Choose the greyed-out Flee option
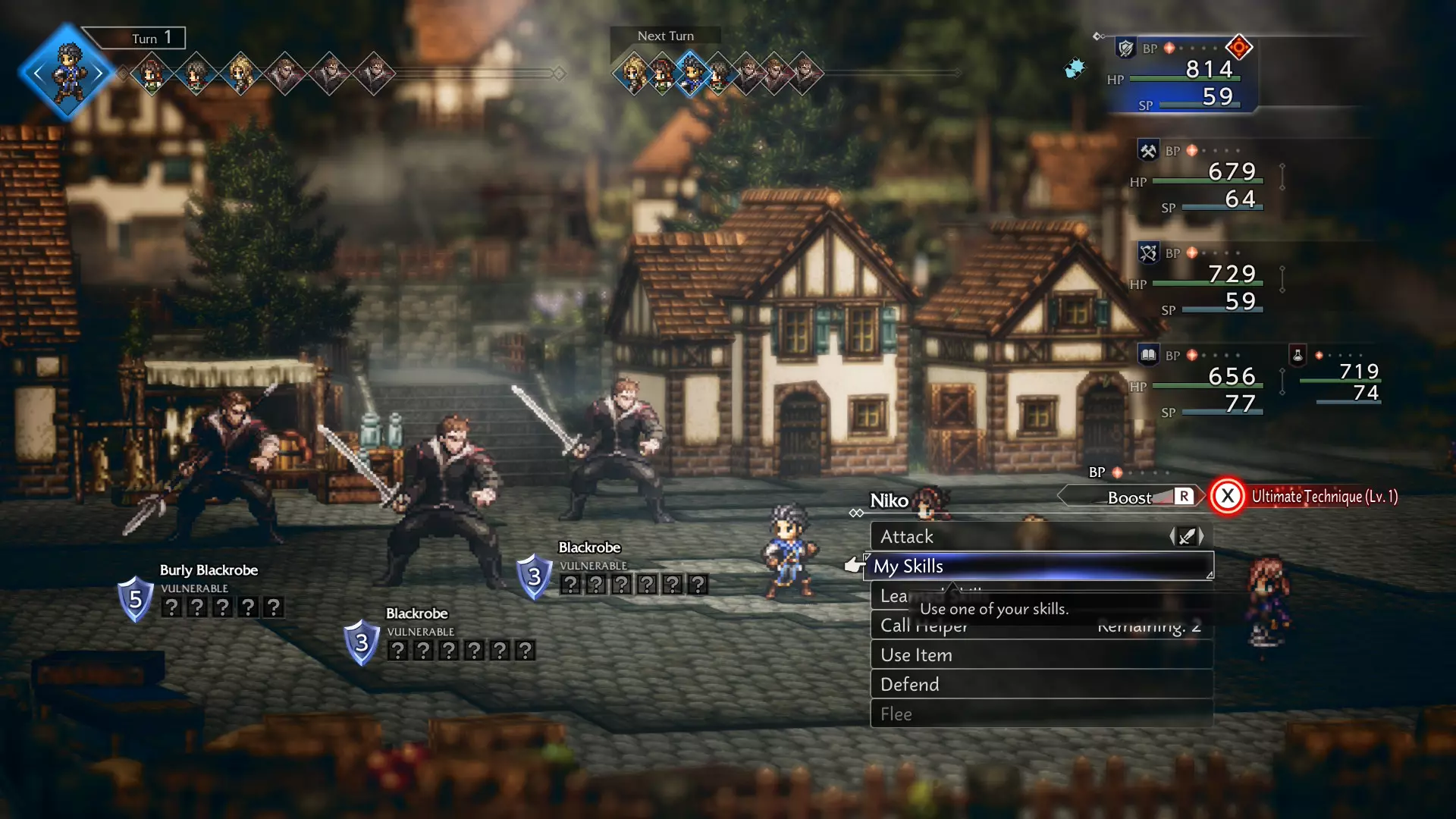Screen dimensions: 1456x819 point(1040,714)
